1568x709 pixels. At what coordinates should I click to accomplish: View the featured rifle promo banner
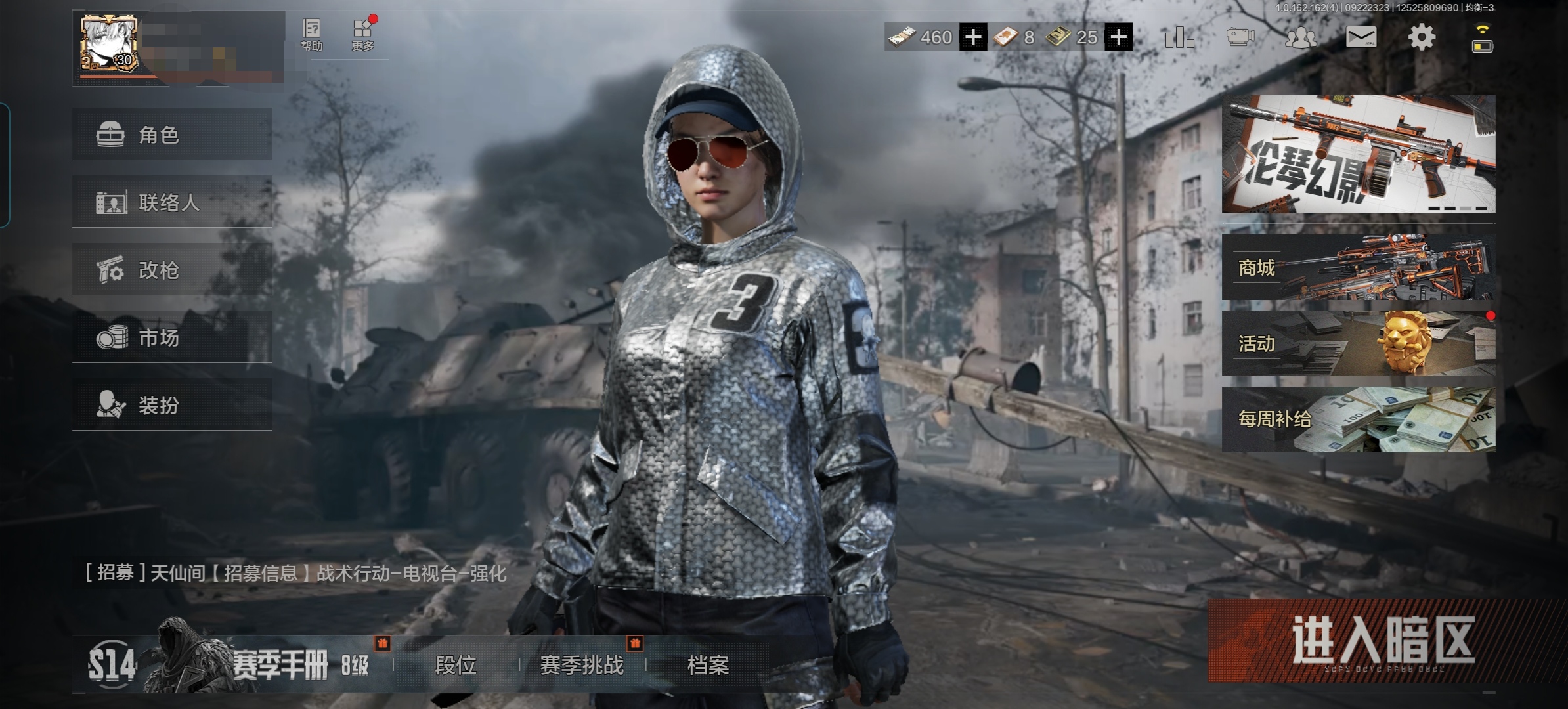tap(1358, 154)
